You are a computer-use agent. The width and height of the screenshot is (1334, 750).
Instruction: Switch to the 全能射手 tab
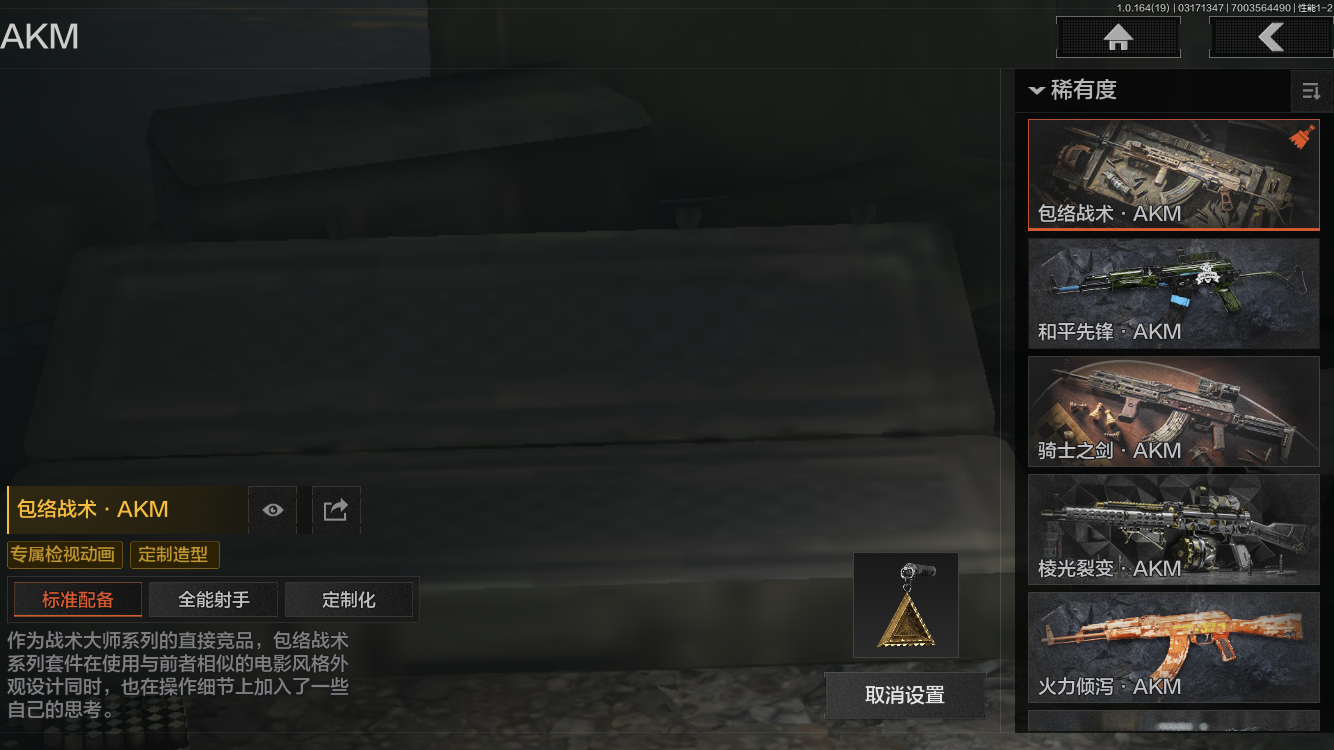(212, 599)
